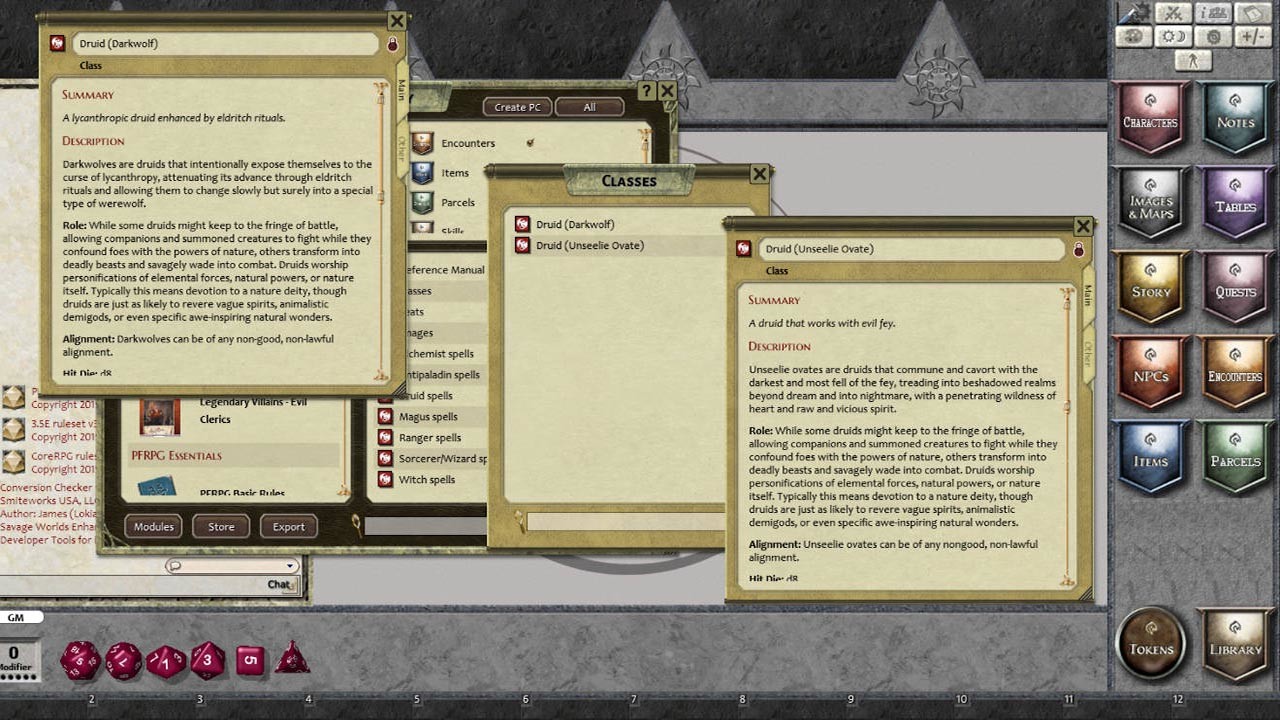Click the Modules button
Screen dimensions: 1280x720
tap(153, 526)
